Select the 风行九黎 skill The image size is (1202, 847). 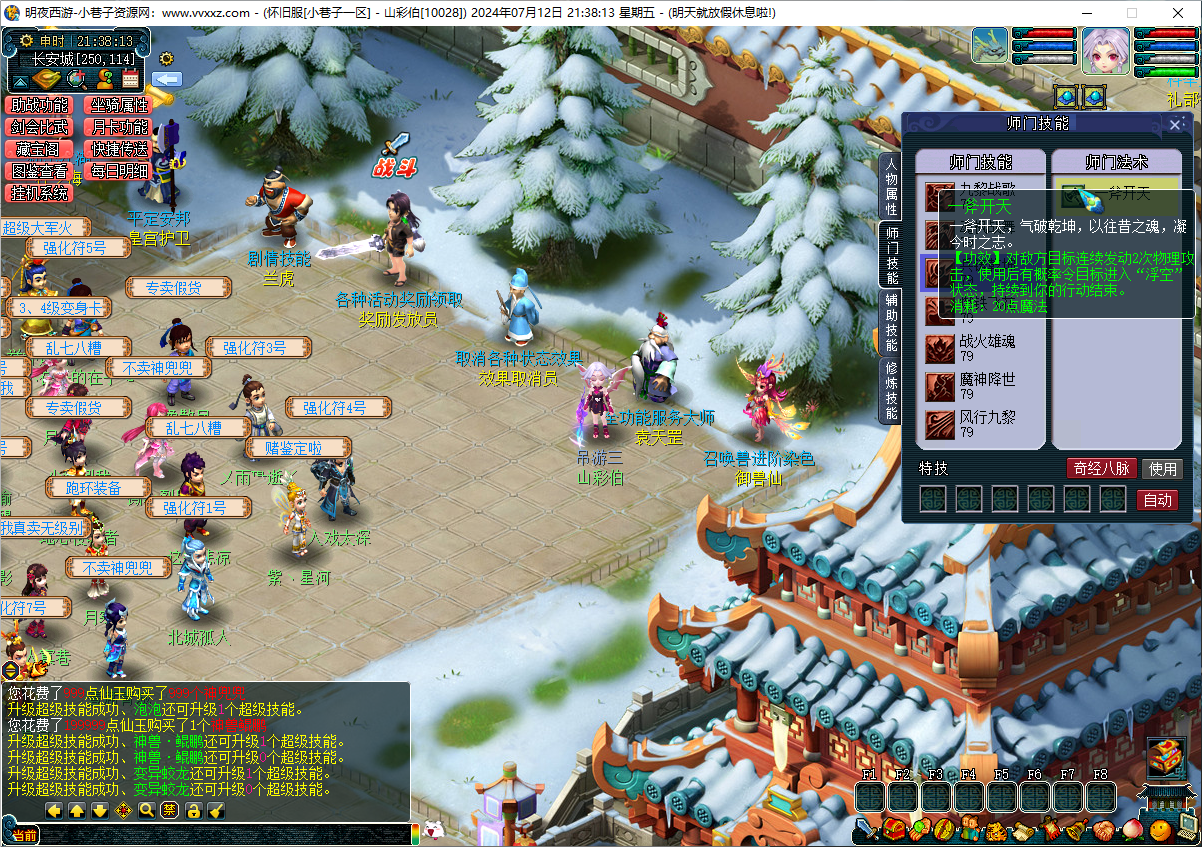pos(985,425)
